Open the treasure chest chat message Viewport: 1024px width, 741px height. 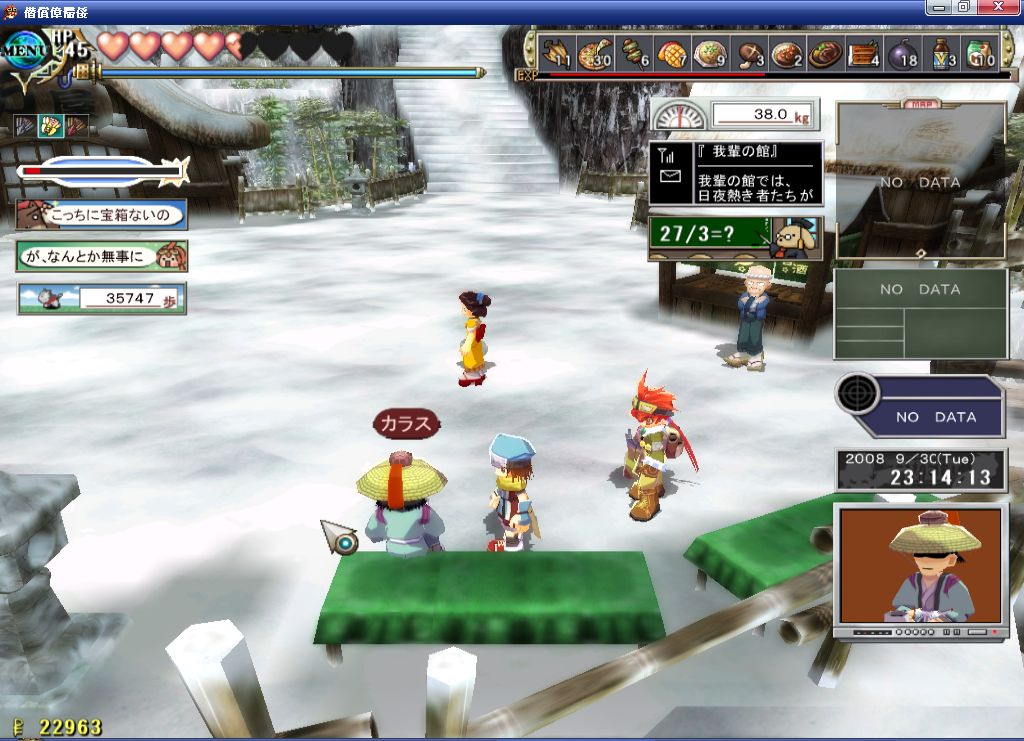tap(101, 214)
